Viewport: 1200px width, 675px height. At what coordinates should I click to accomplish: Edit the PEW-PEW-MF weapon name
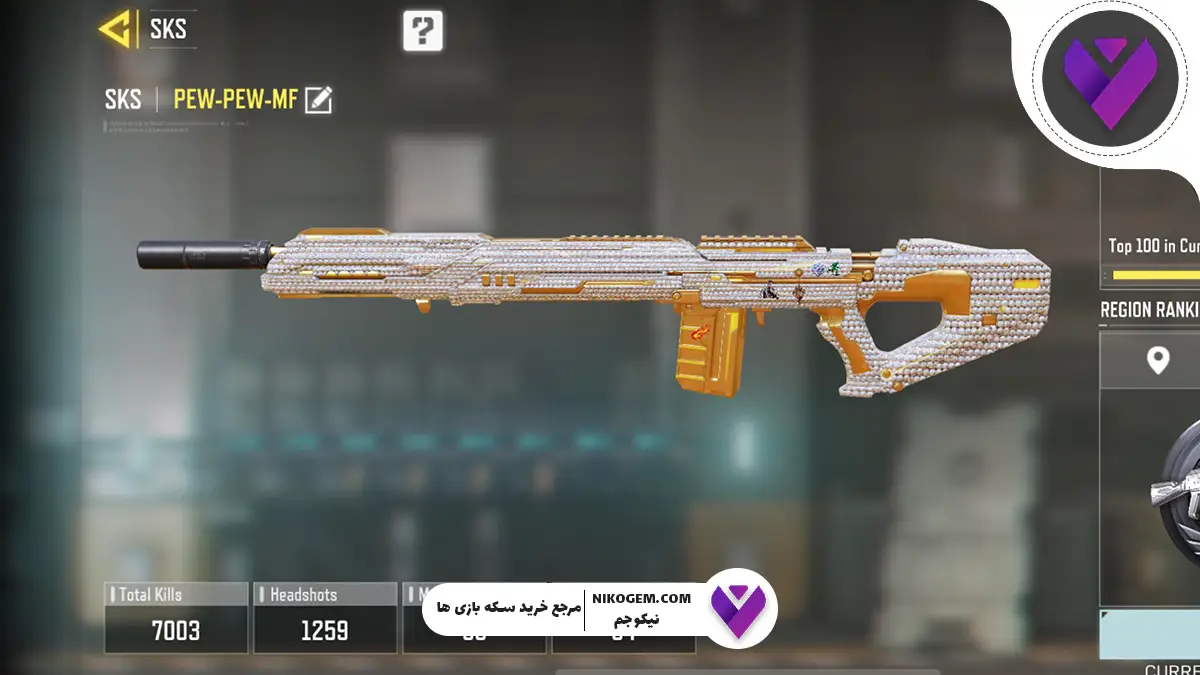point(319,99)
